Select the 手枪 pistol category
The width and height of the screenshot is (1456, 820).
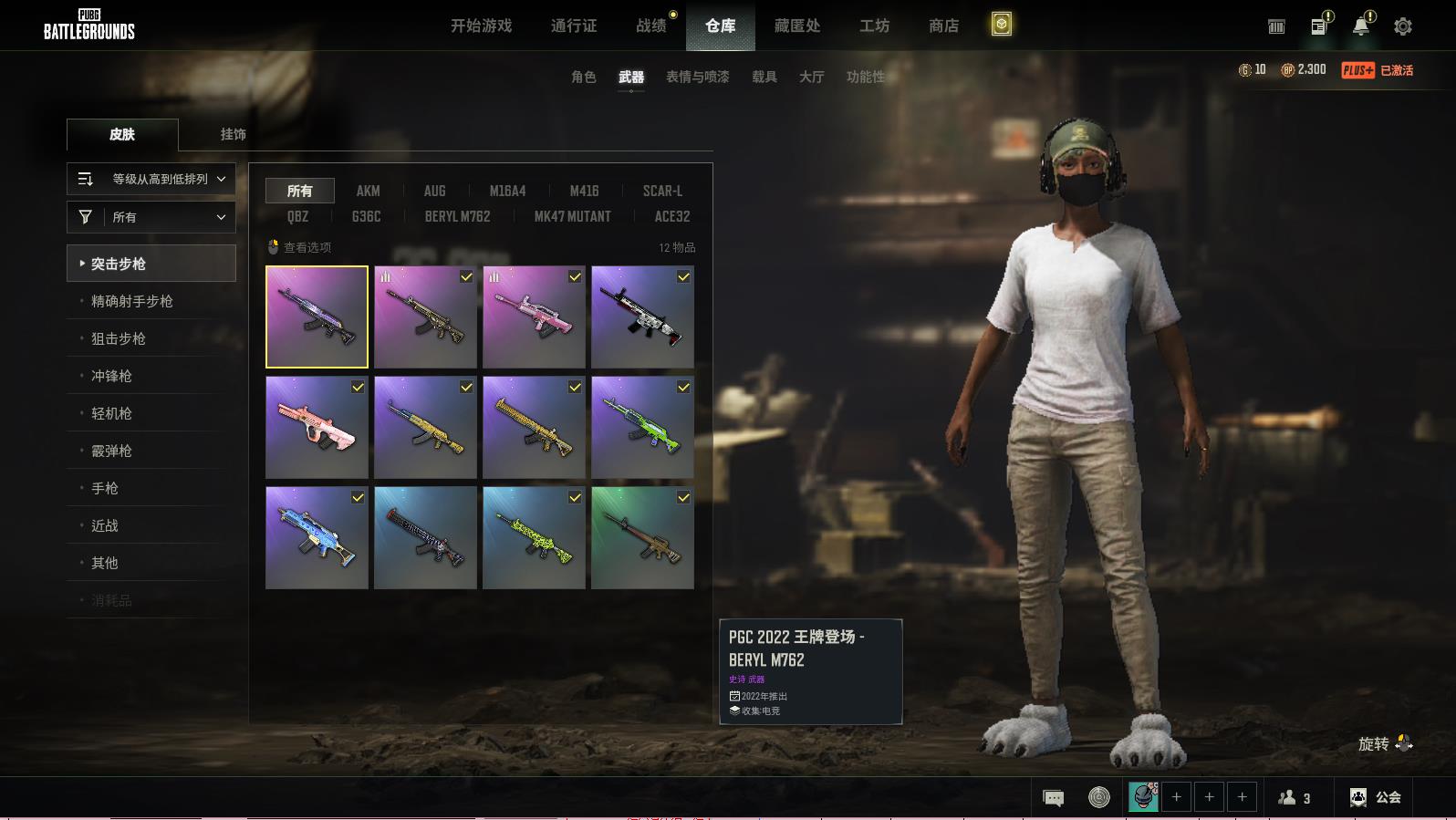click(x=105, y=488)
